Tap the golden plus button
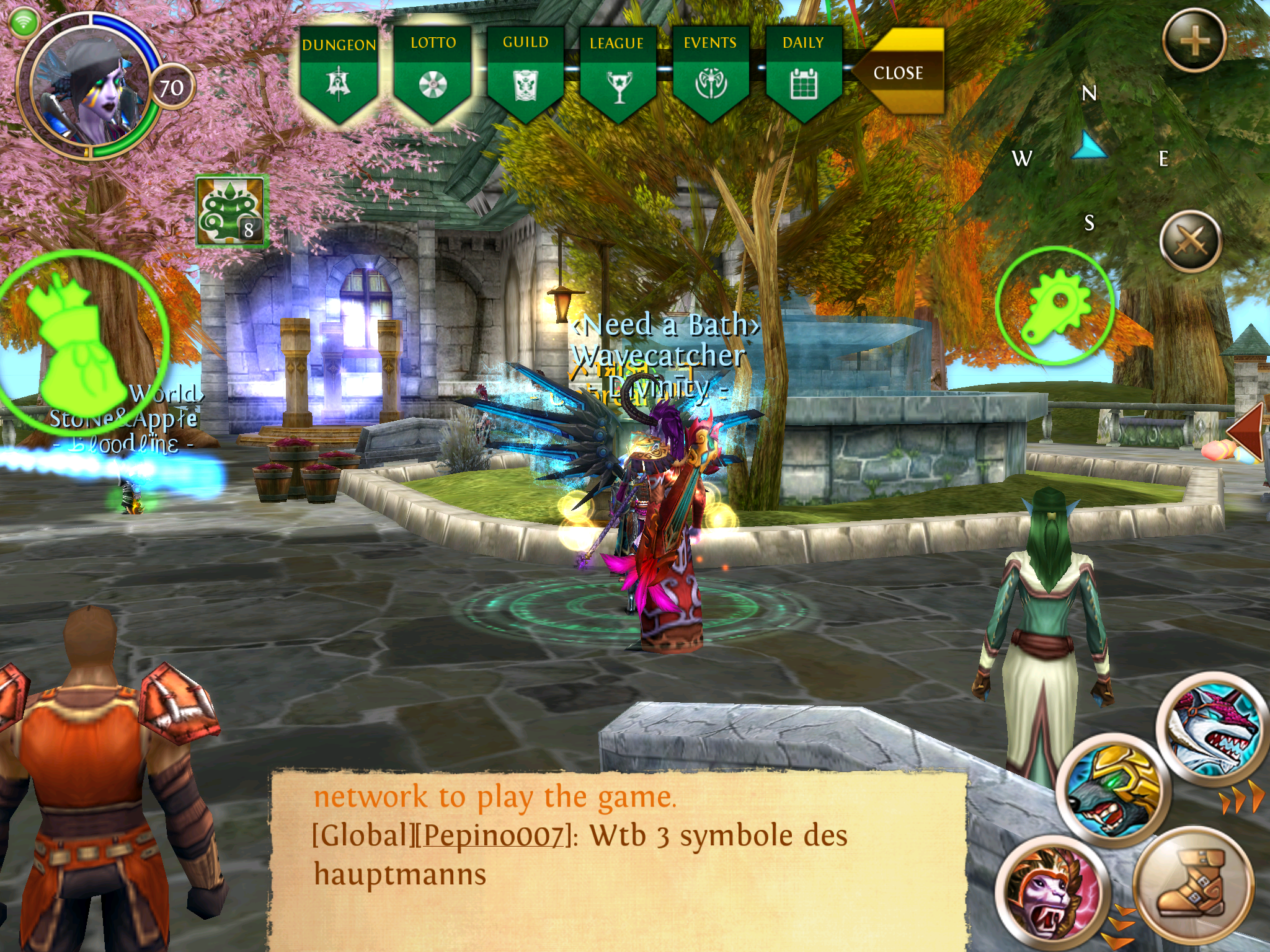 click(1194, 41)
